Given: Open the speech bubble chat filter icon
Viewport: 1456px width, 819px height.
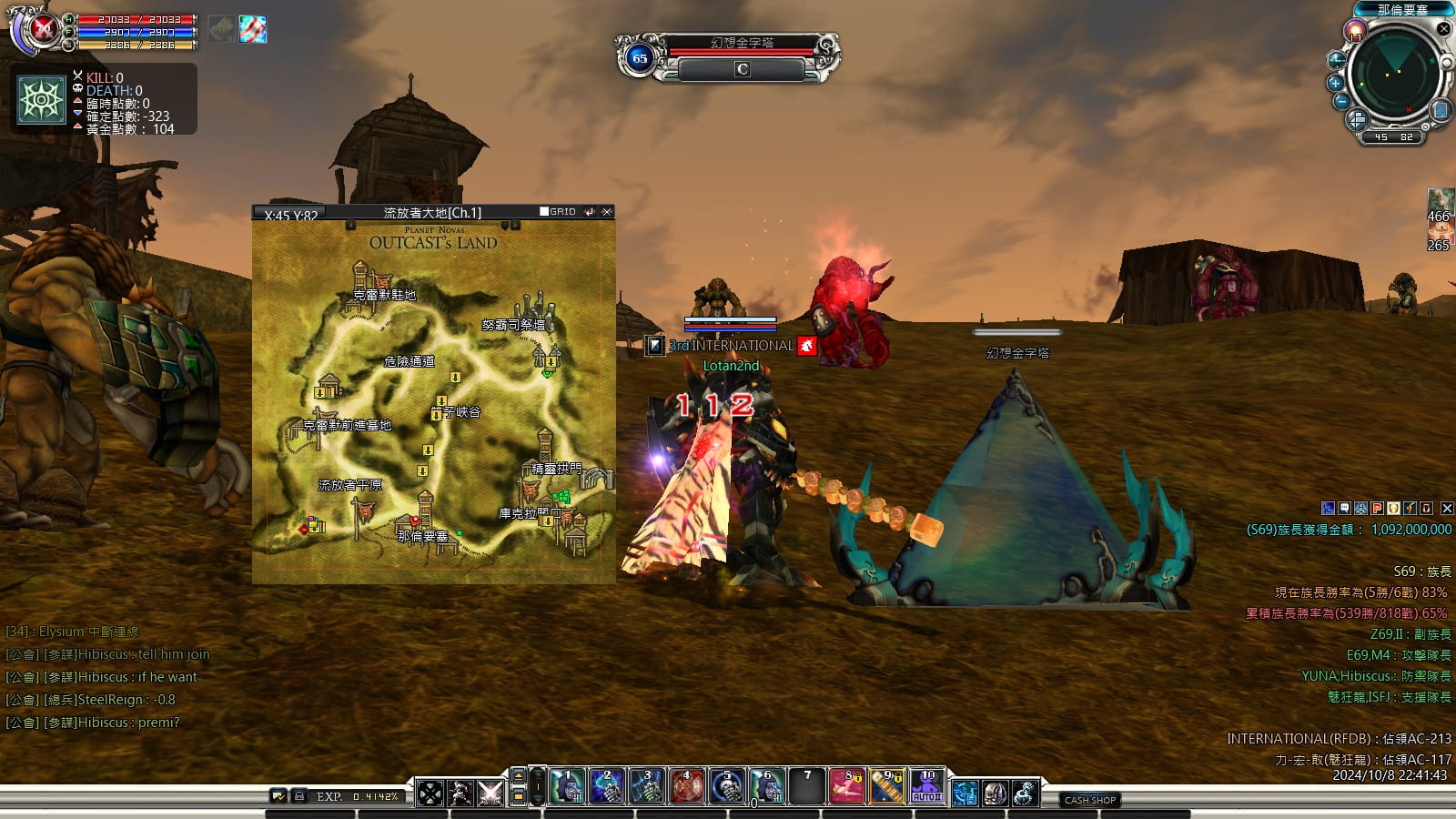Looking at the screenshot, I should point(1344,509).
